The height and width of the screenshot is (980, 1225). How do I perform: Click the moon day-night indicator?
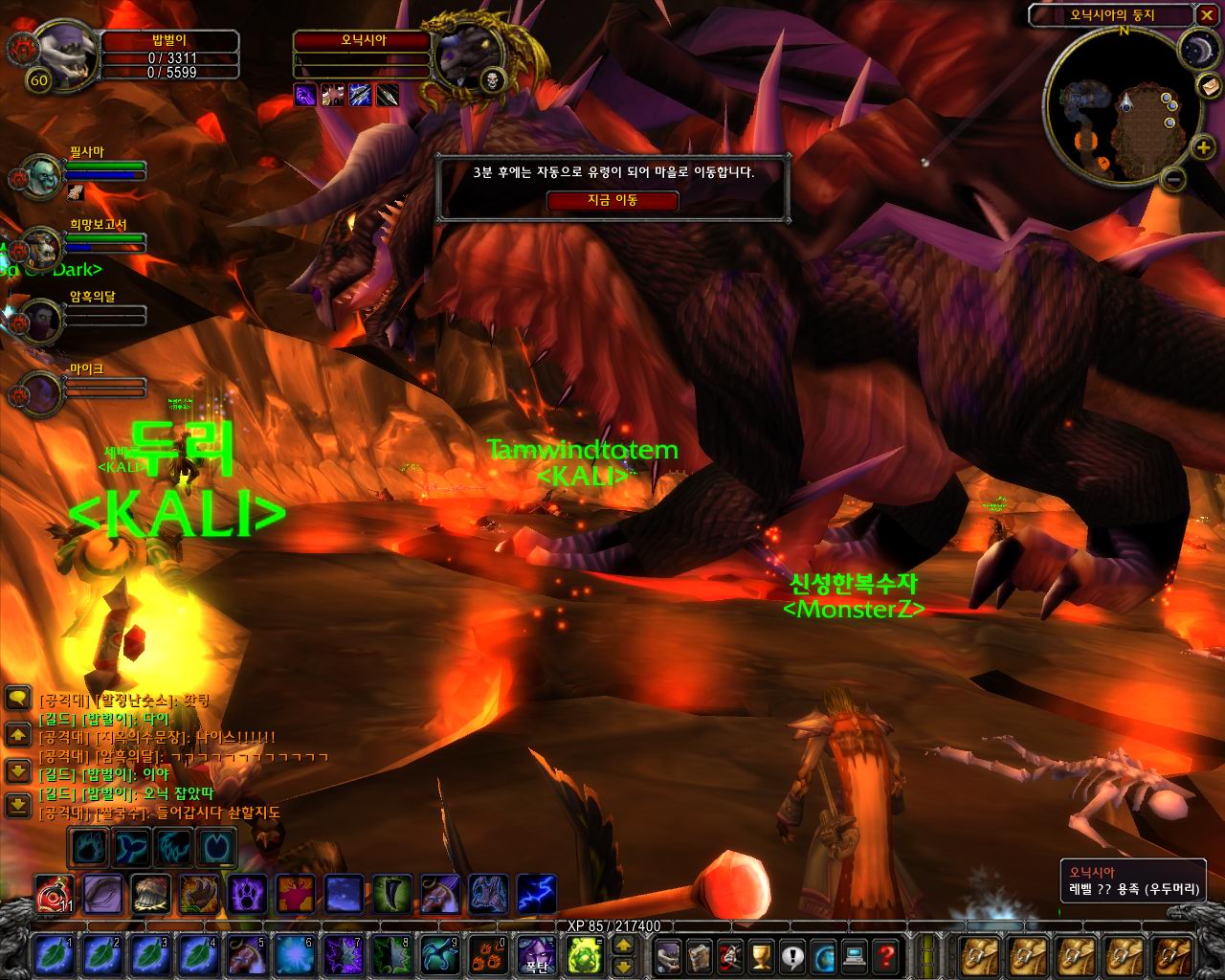tap(1194, 48)
